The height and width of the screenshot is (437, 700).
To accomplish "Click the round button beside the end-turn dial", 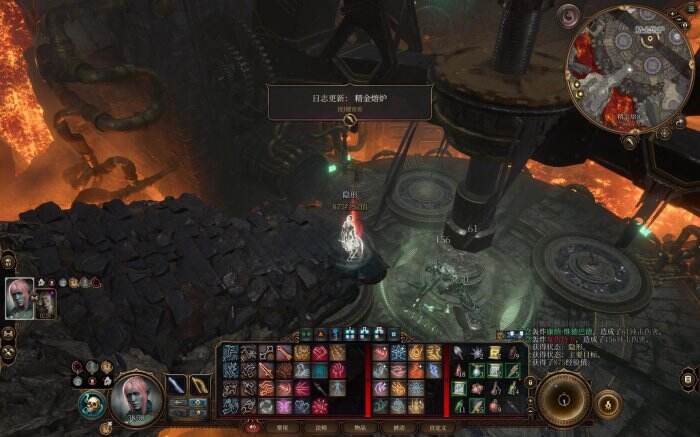I will (607, 402).
